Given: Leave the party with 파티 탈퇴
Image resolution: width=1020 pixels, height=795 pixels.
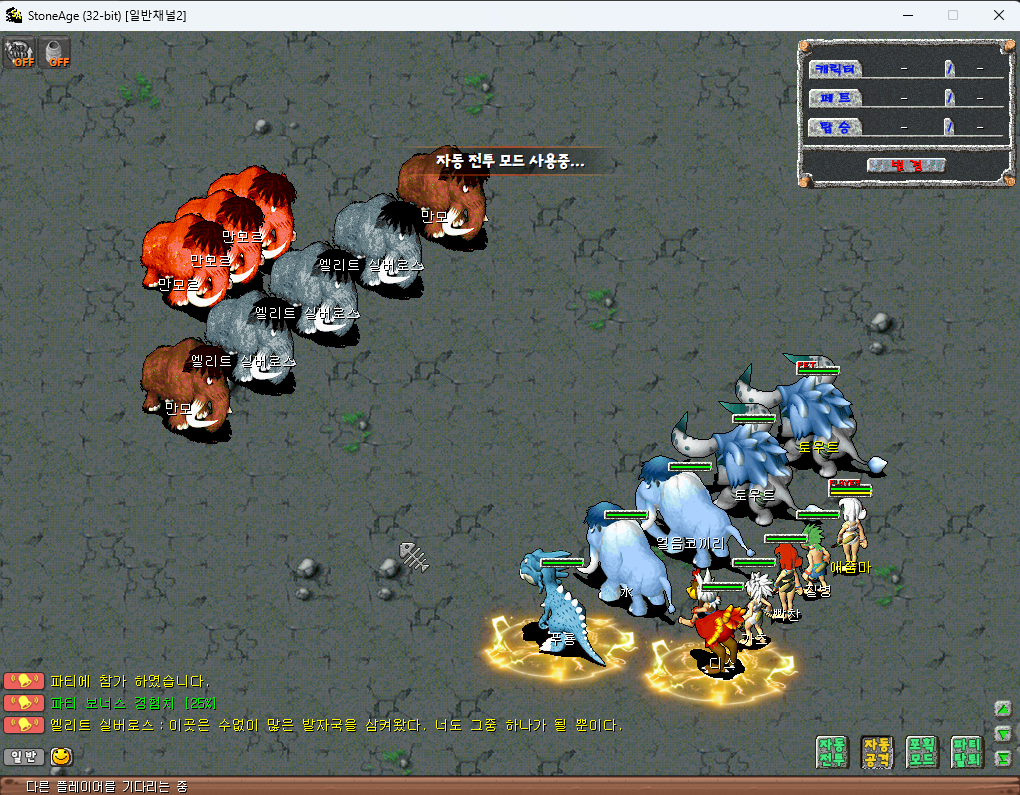Looking at the screenshot, I should click(966, 752).
